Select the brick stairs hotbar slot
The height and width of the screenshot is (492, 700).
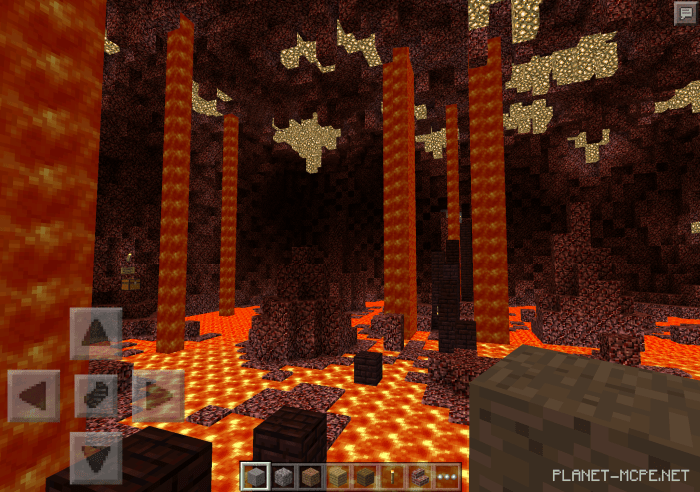420,477
